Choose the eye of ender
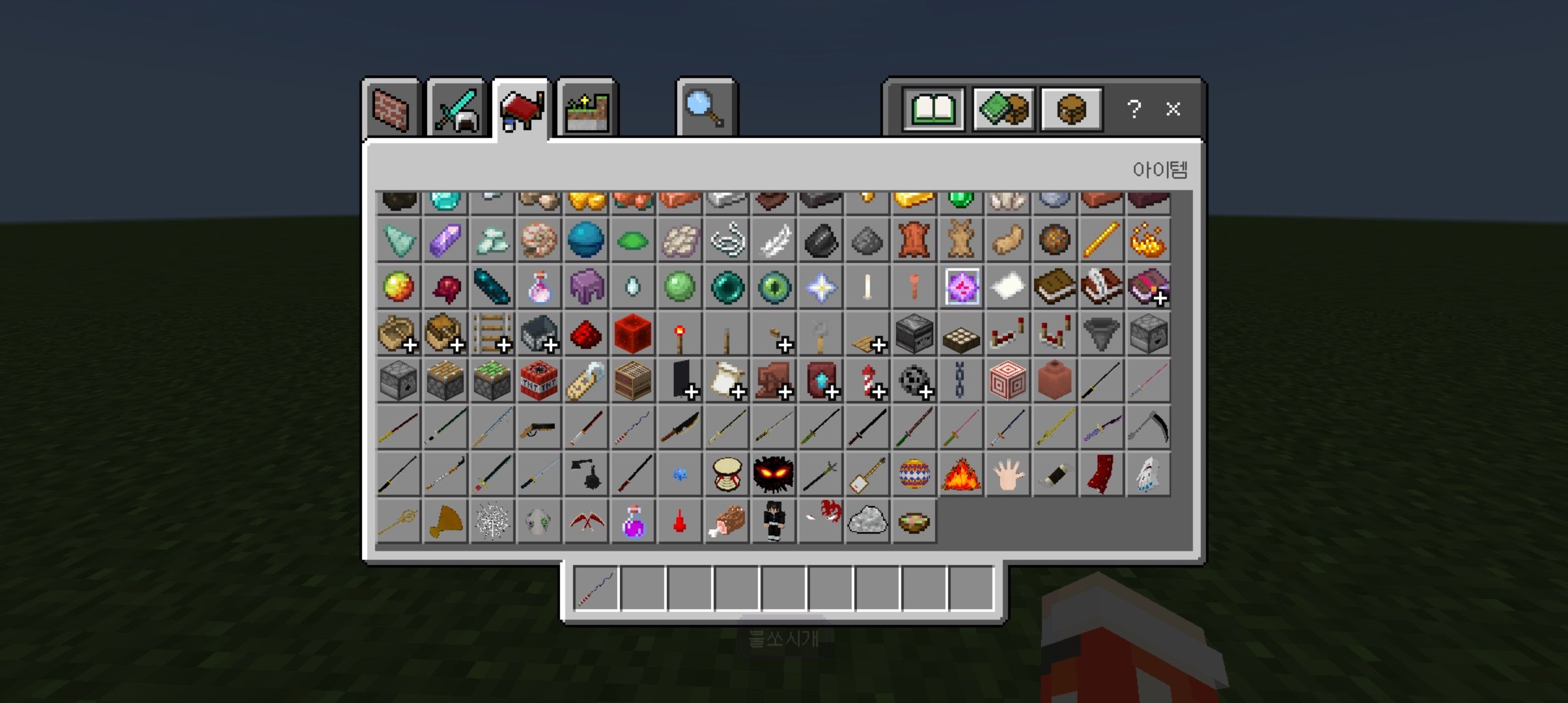Image resolution: width=1568 pixels, height=703 pixels. [774, 287]
